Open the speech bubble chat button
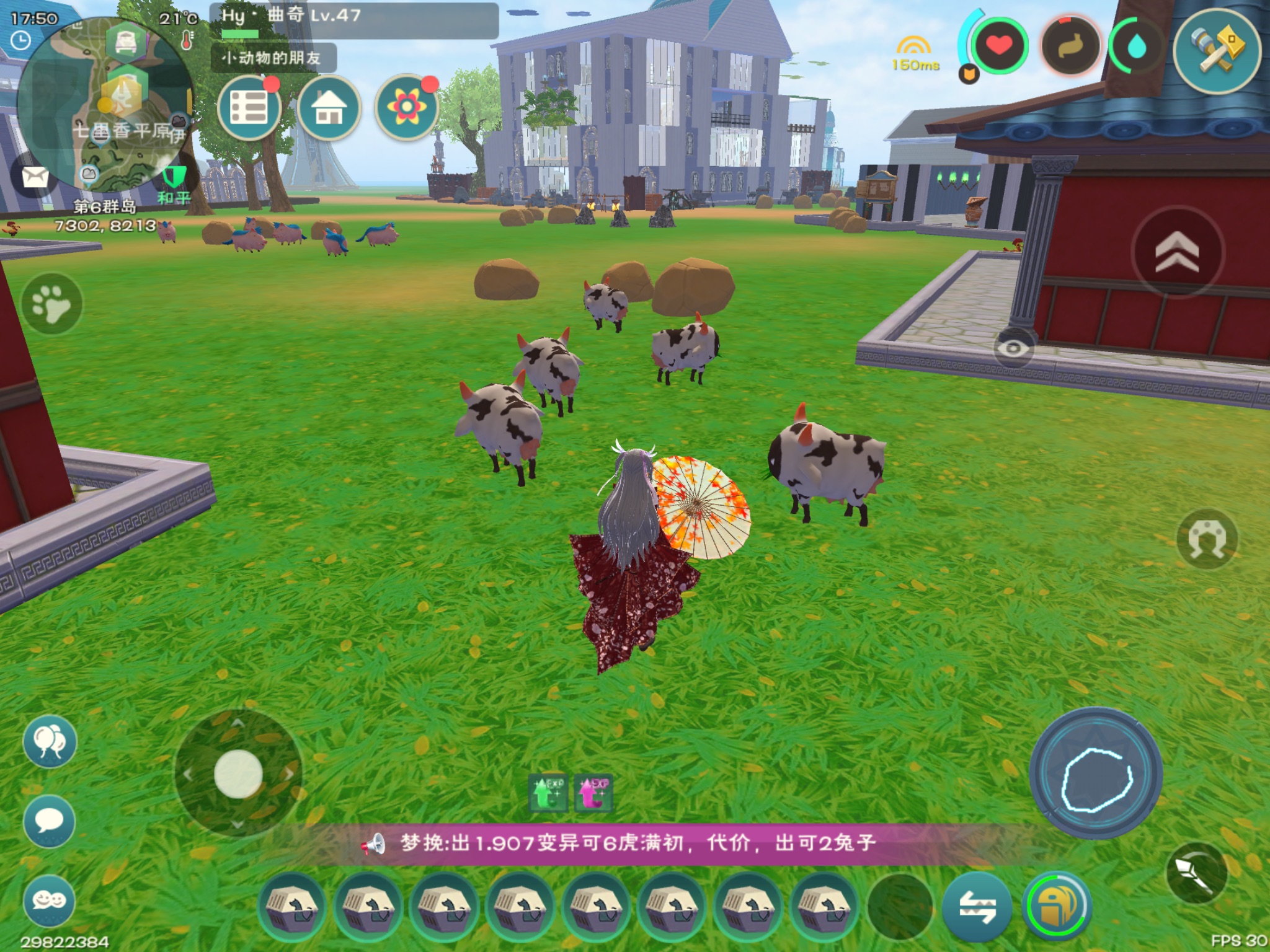 click(50, 821)
